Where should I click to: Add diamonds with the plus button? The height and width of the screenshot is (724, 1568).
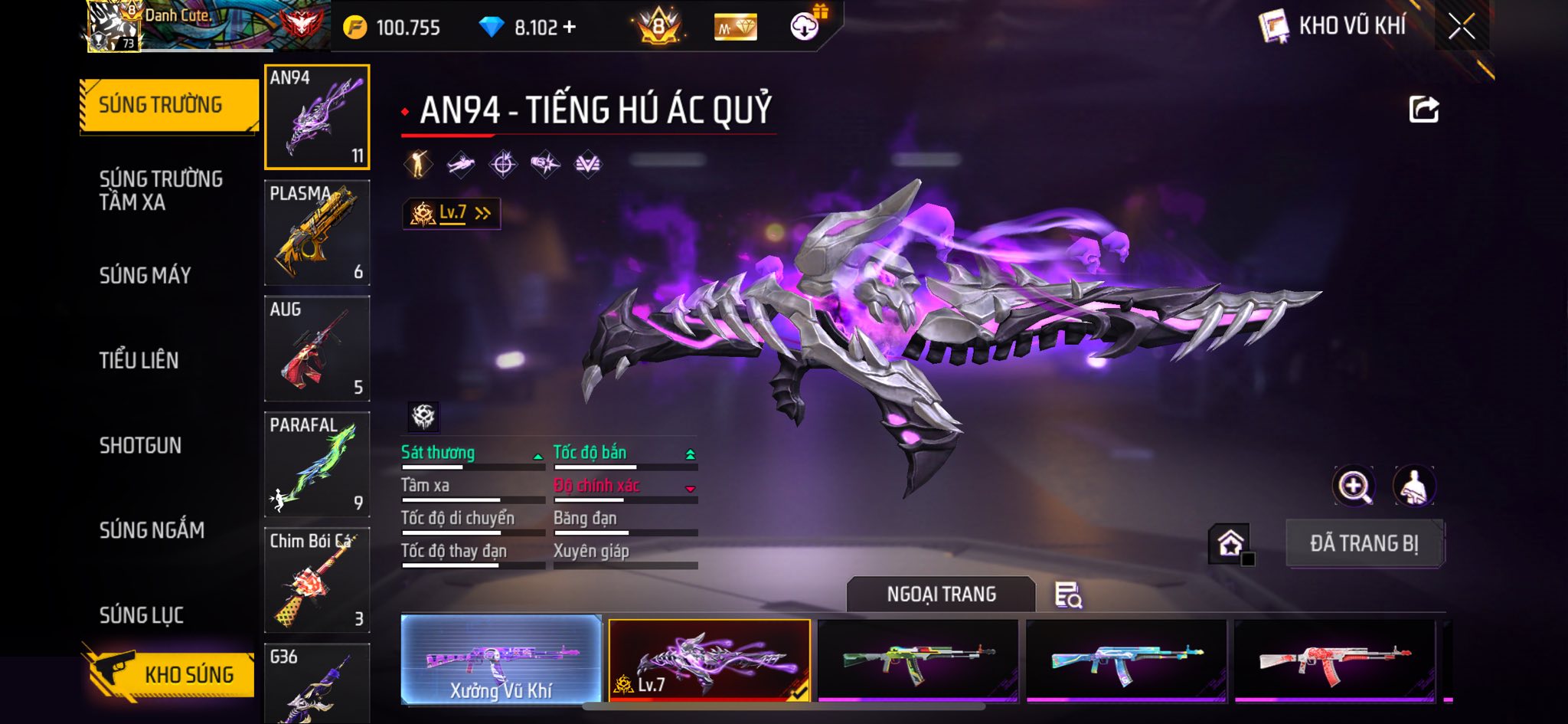pyautogui.click(x=569, y=28)
